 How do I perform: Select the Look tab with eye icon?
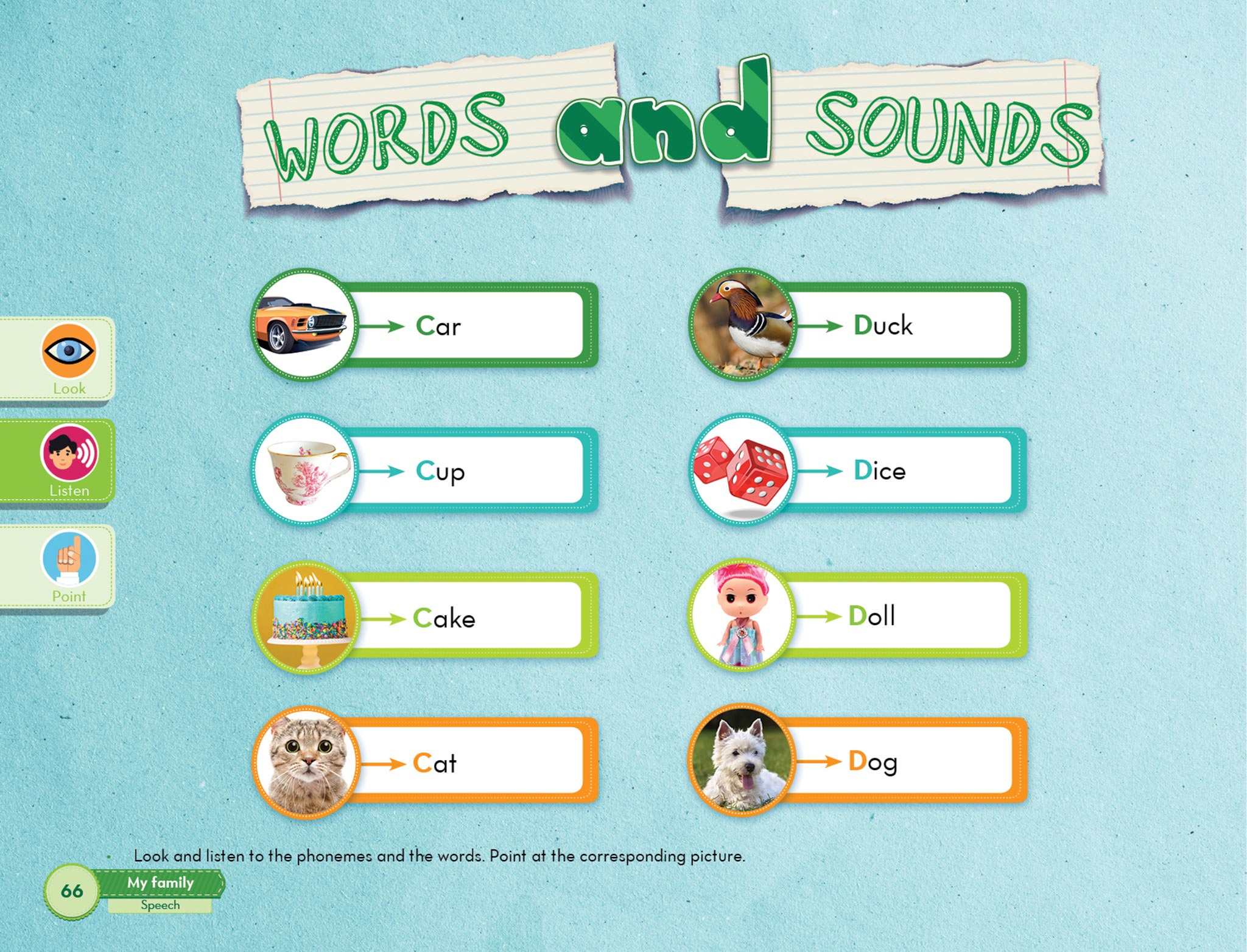coord(69,358)
